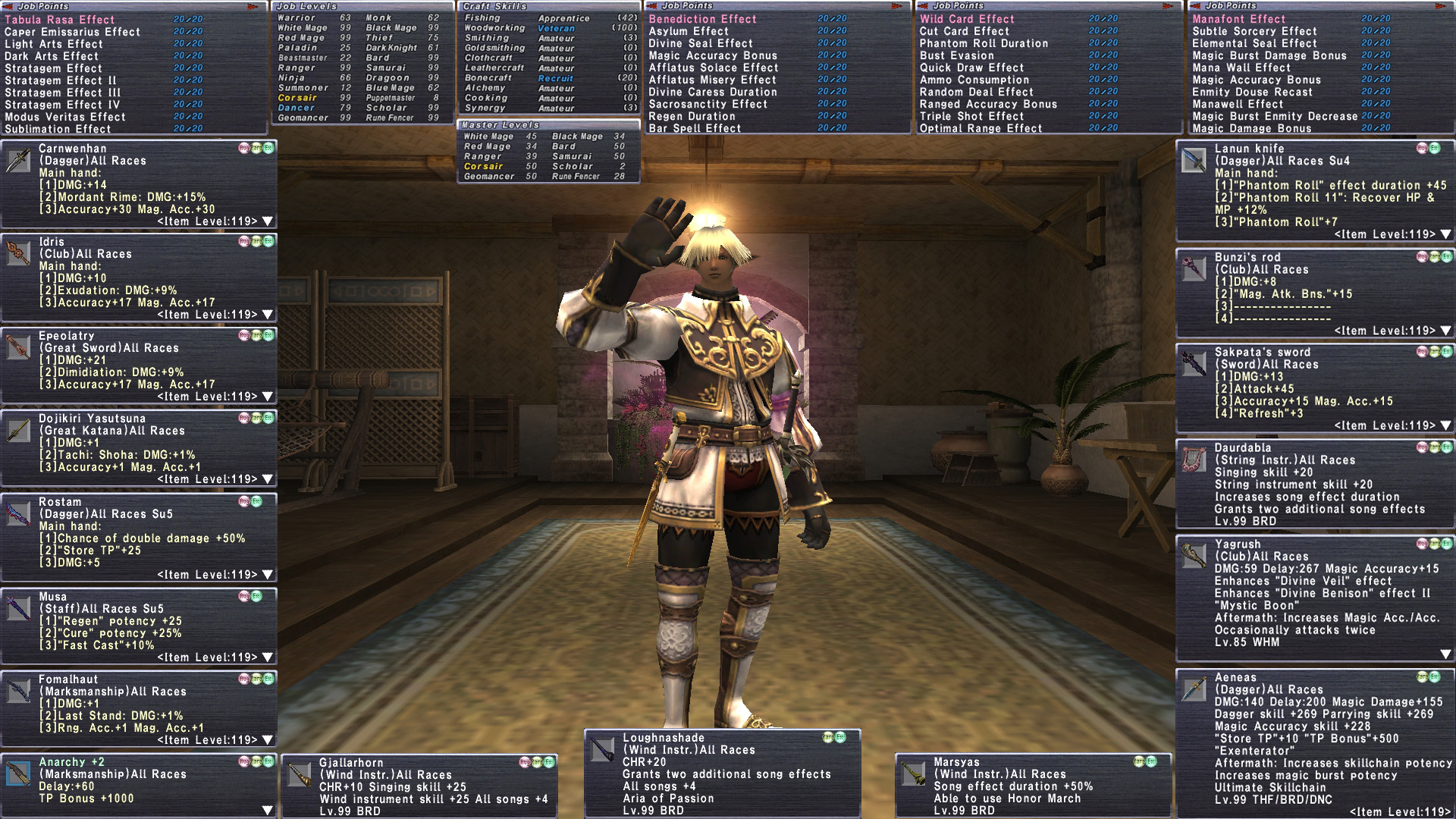This screenshot has height=819, width=1456.
Task: Select the Carnwenhan dagger icon
Action: (18, 161)
